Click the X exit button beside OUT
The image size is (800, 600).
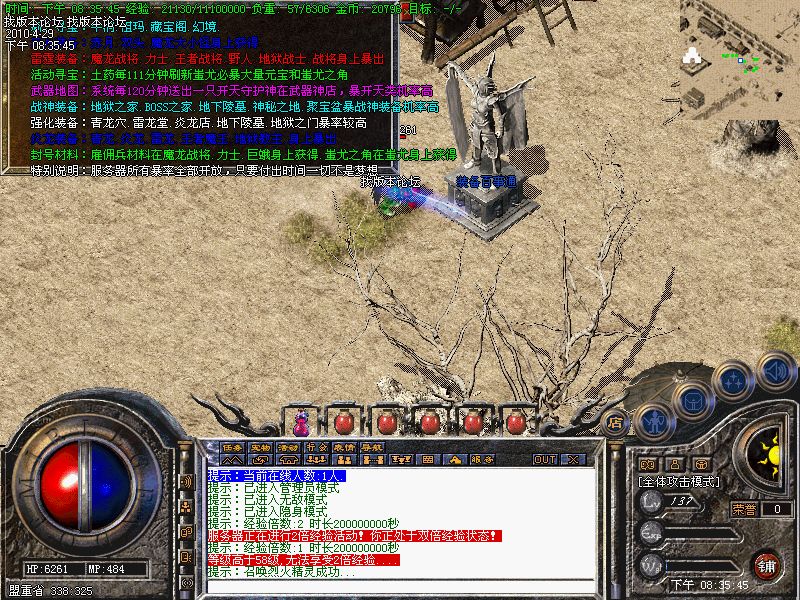pos(574,459)
